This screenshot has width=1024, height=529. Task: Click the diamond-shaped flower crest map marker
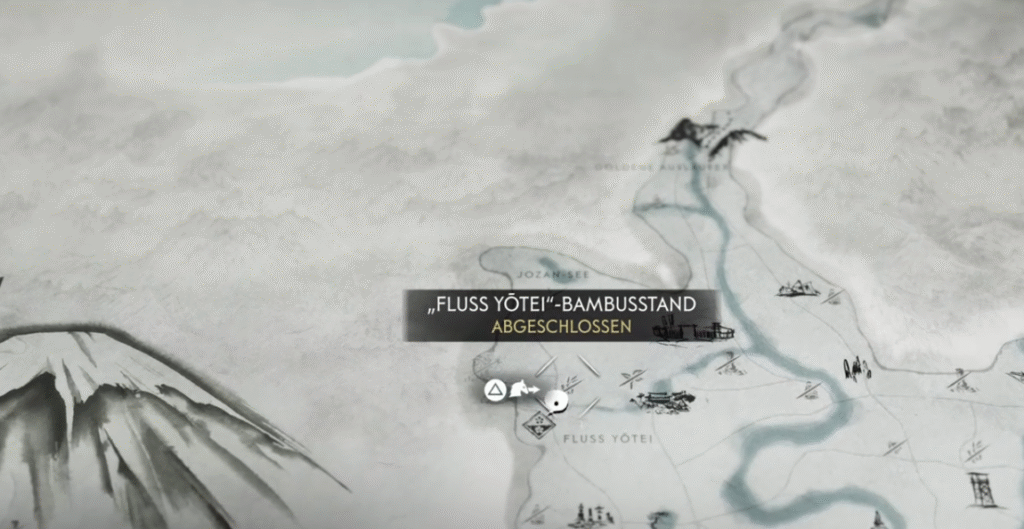[x=538, y=426]
